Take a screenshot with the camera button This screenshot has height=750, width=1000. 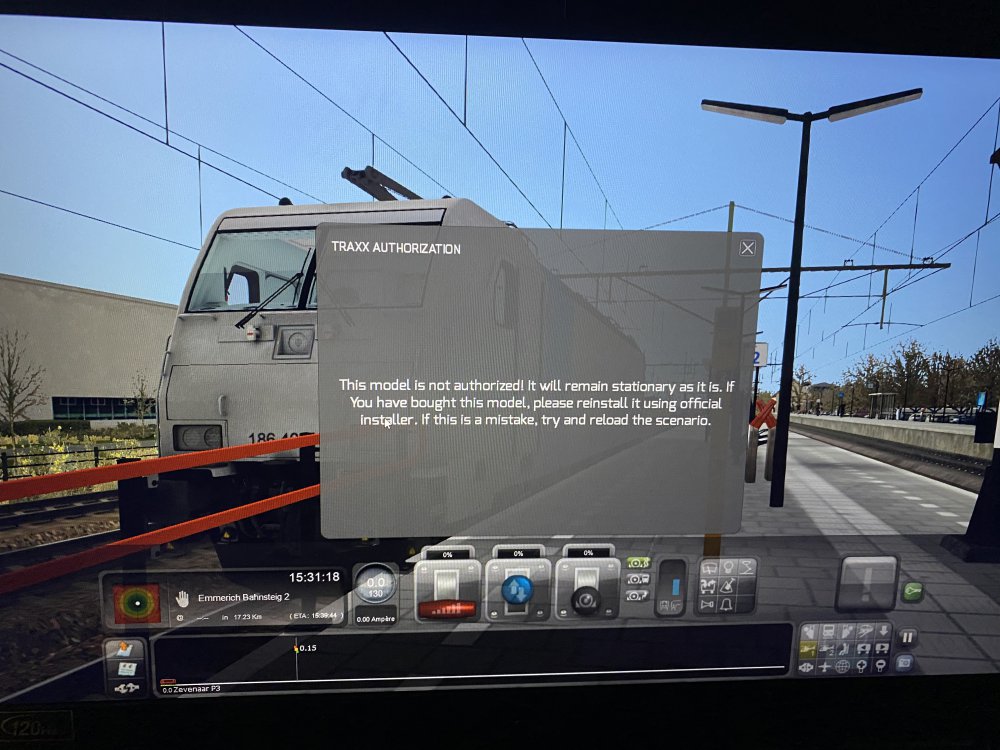(905, 662)
